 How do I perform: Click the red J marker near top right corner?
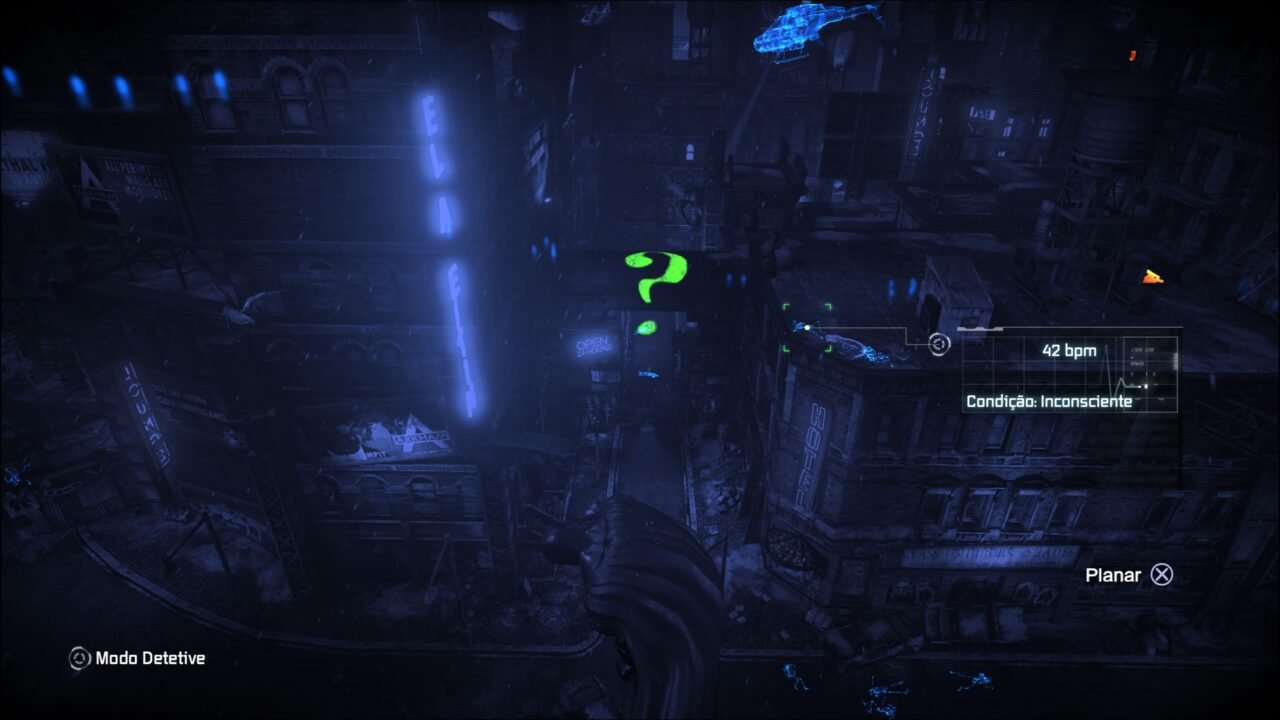pos(1133,56)
